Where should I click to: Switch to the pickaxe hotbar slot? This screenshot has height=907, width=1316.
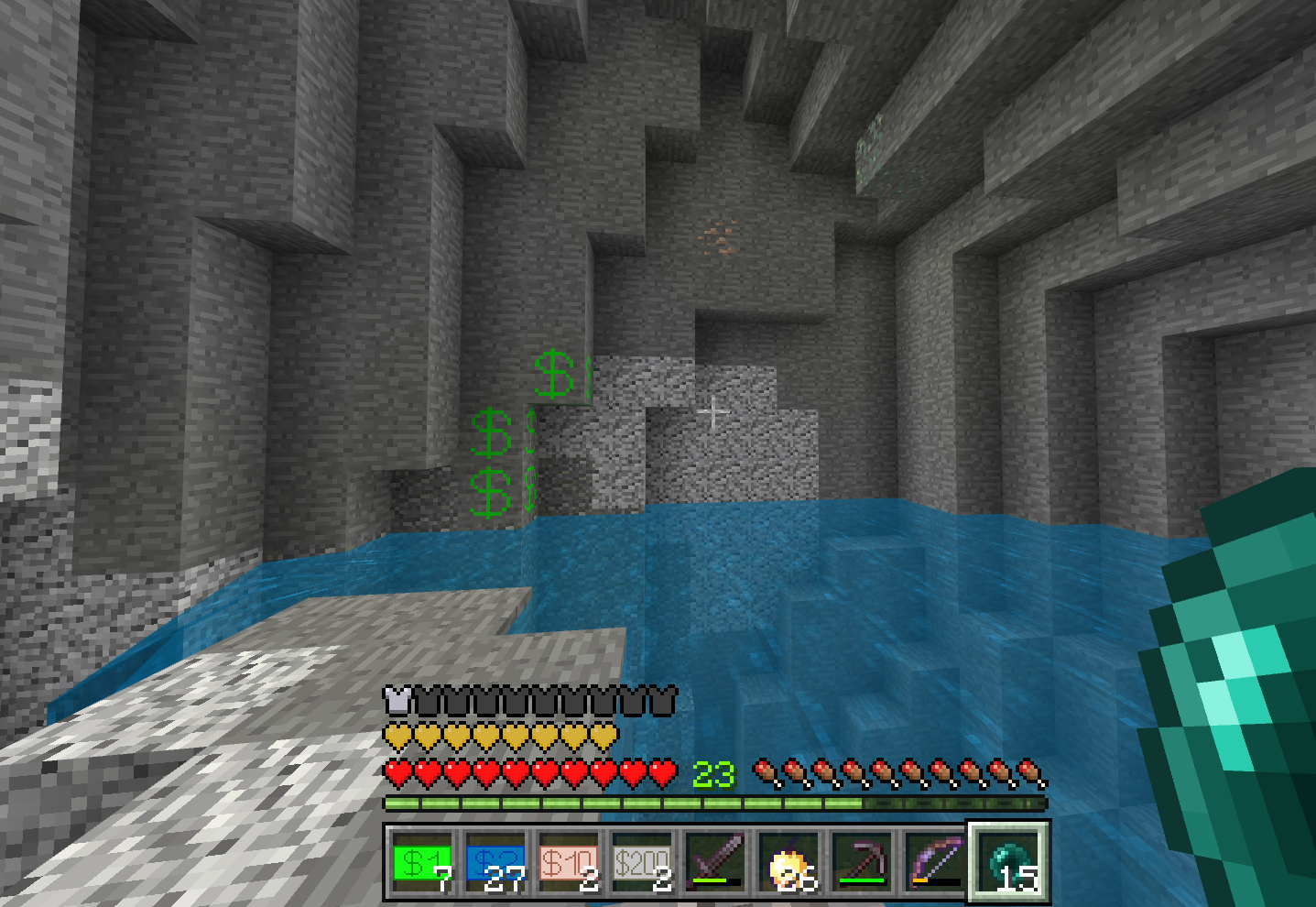point(862,864)
